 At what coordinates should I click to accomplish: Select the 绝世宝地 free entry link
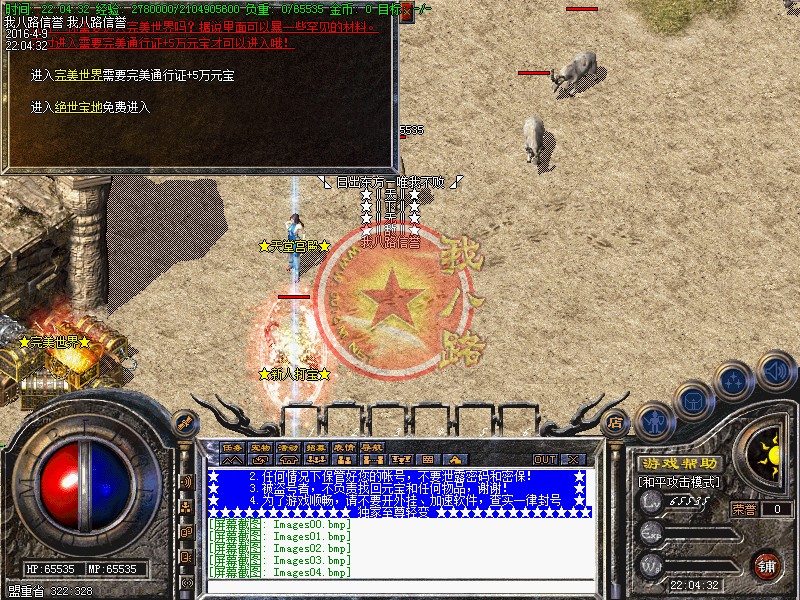pos(78,107)
